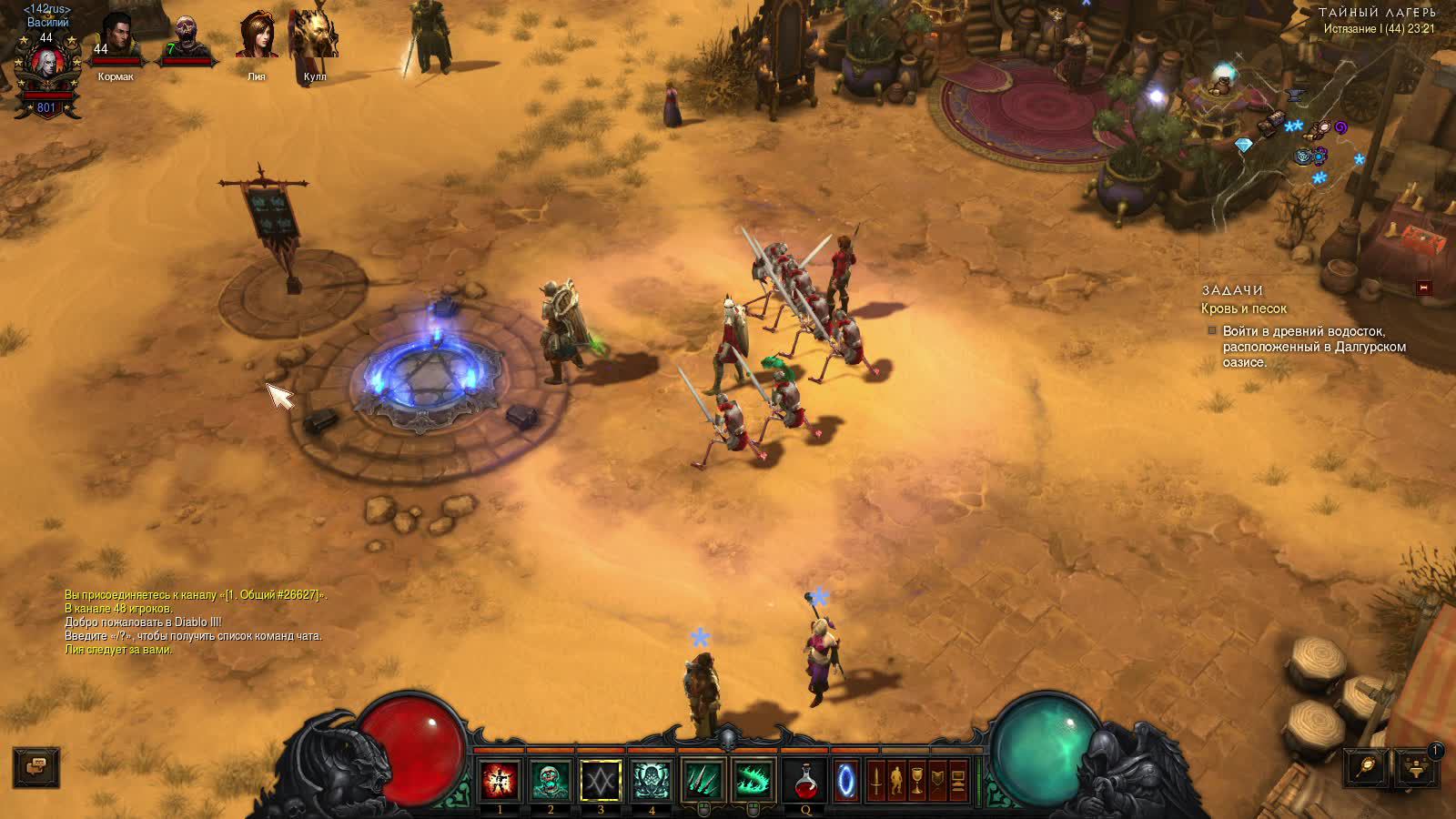The image size is (1456, 819).
Task: Select the skill bound to key 1
Action: click(500, 781)
